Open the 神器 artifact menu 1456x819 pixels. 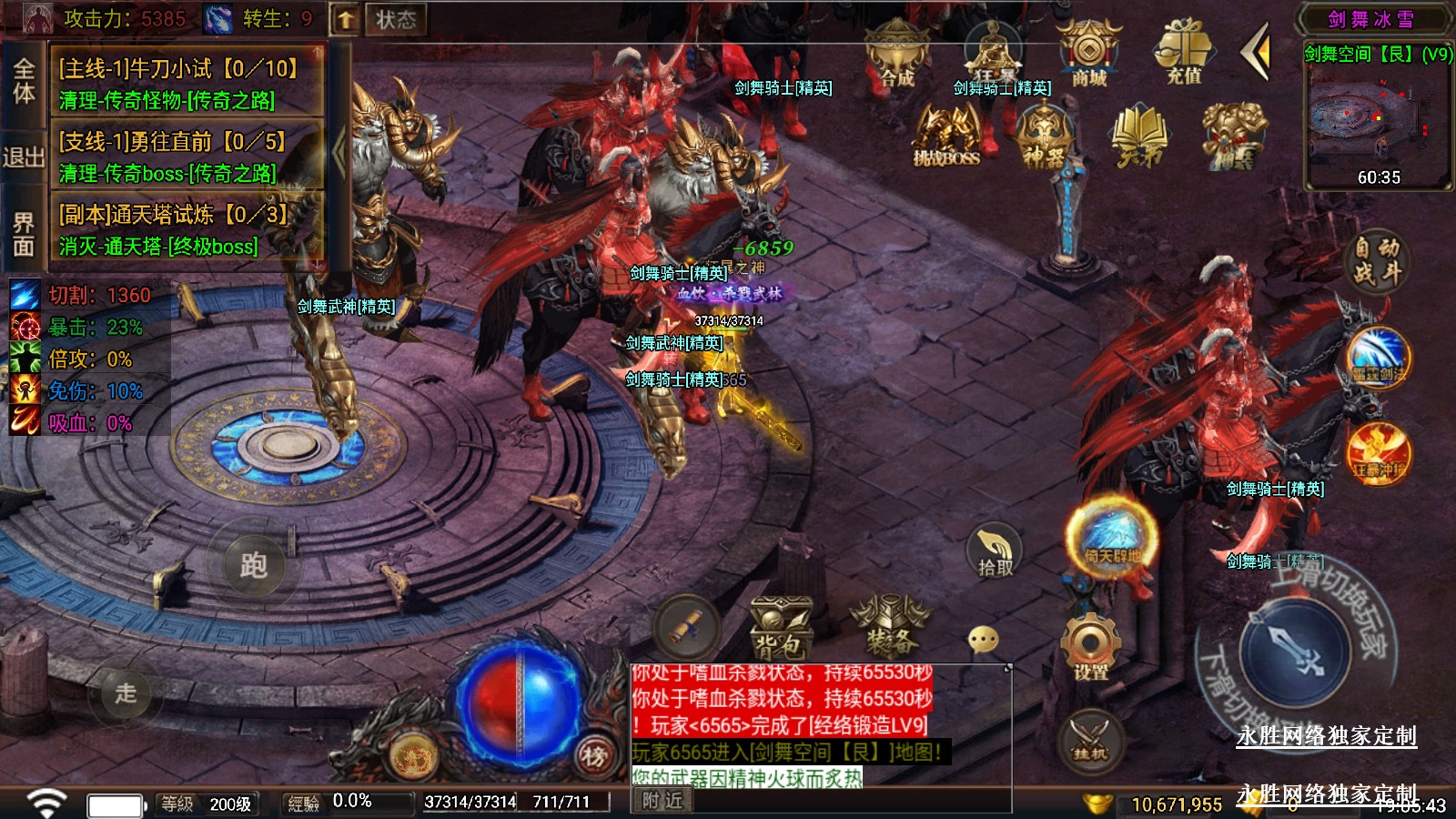(1043, 136)
